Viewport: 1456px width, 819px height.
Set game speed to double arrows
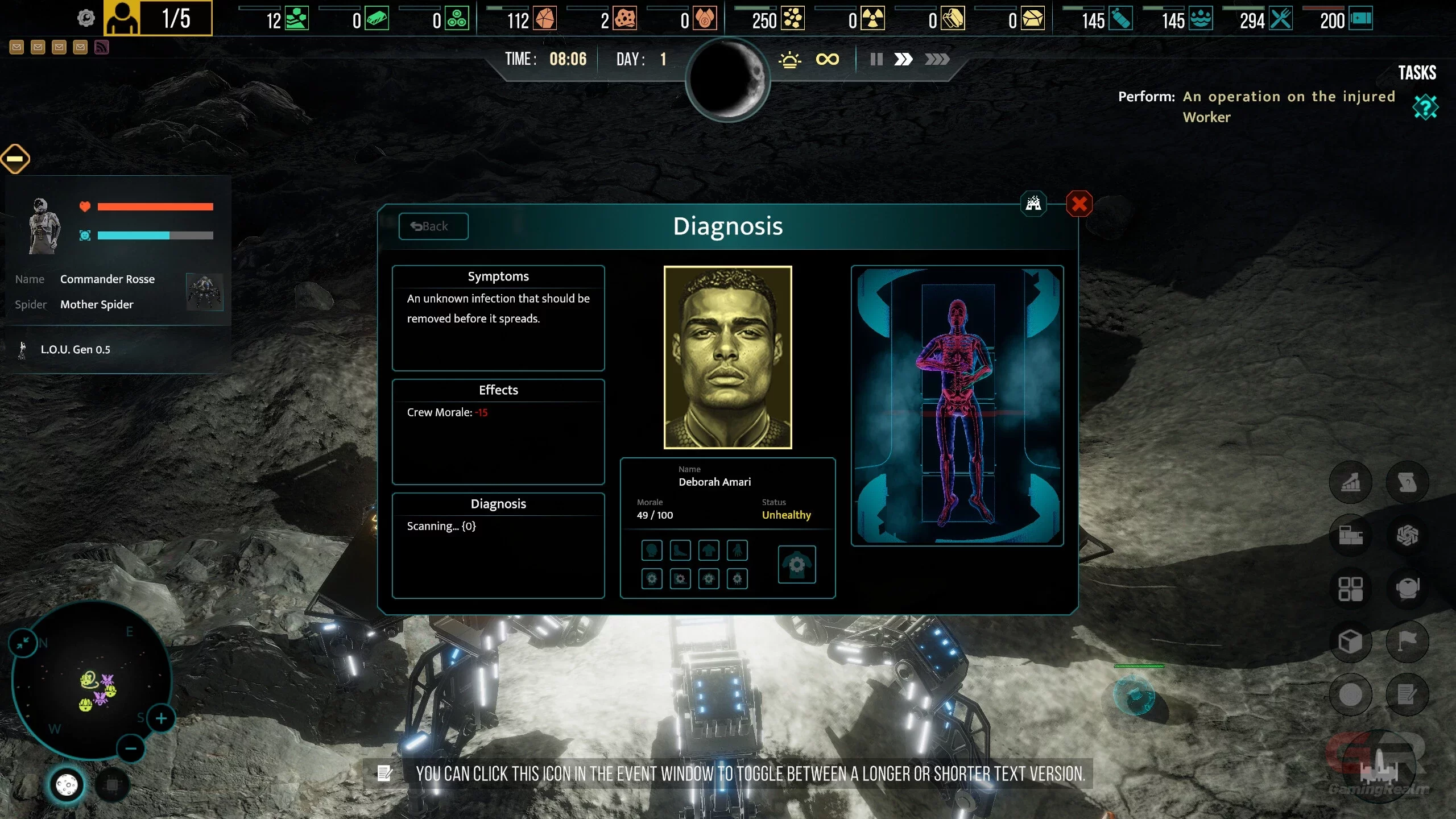pos(903,59)
